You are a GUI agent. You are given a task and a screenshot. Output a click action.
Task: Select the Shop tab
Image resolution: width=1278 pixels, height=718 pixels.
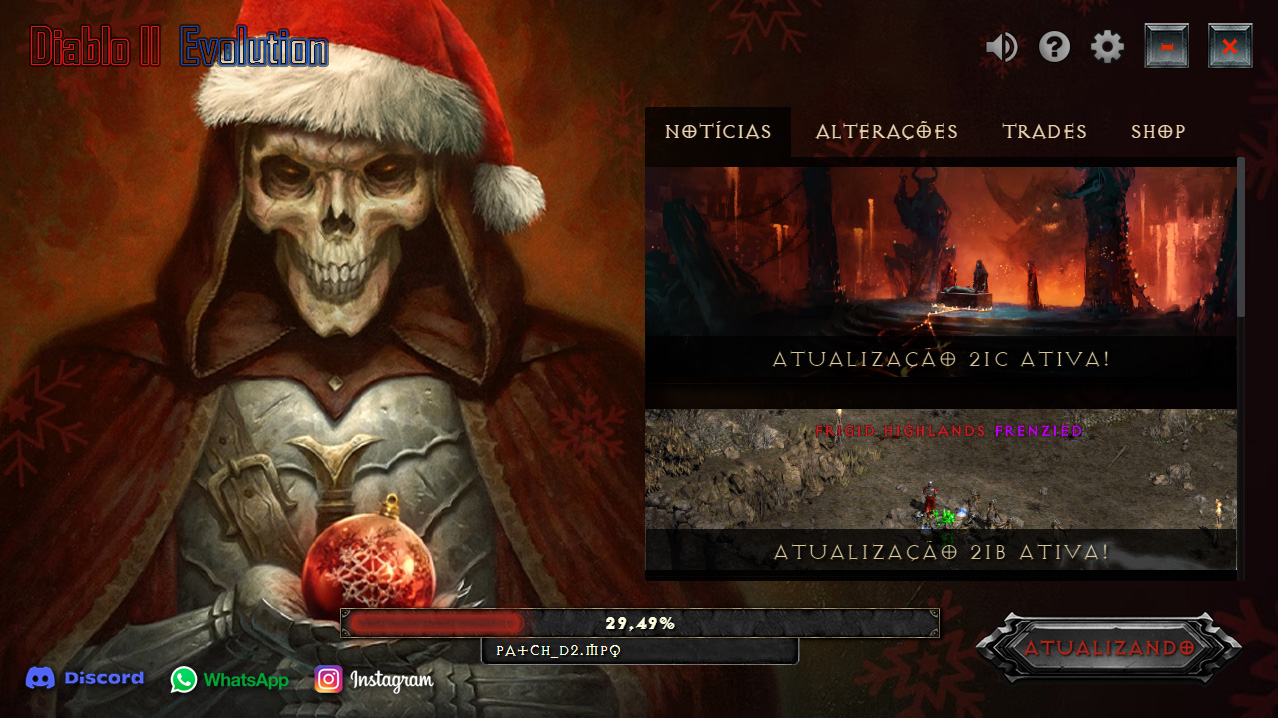tap(1158, 132)
